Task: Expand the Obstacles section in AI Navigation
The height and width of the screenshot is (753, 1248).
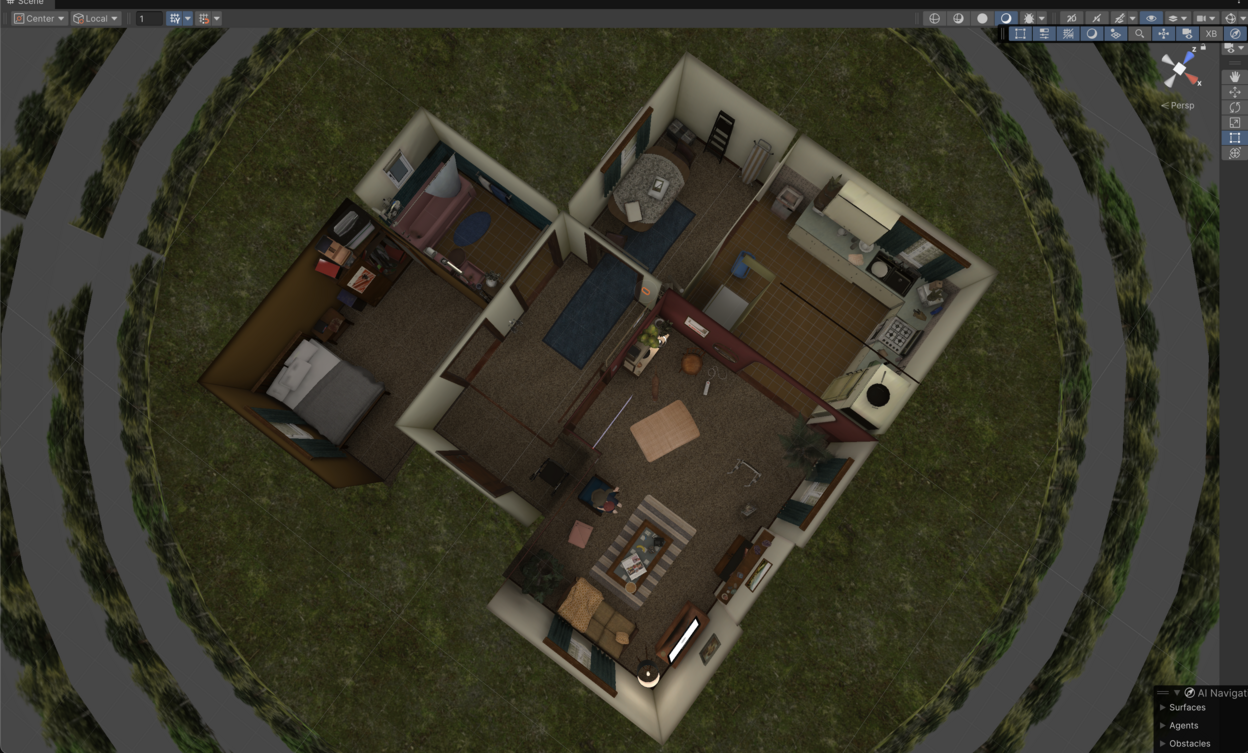Action: [1189, 743]
